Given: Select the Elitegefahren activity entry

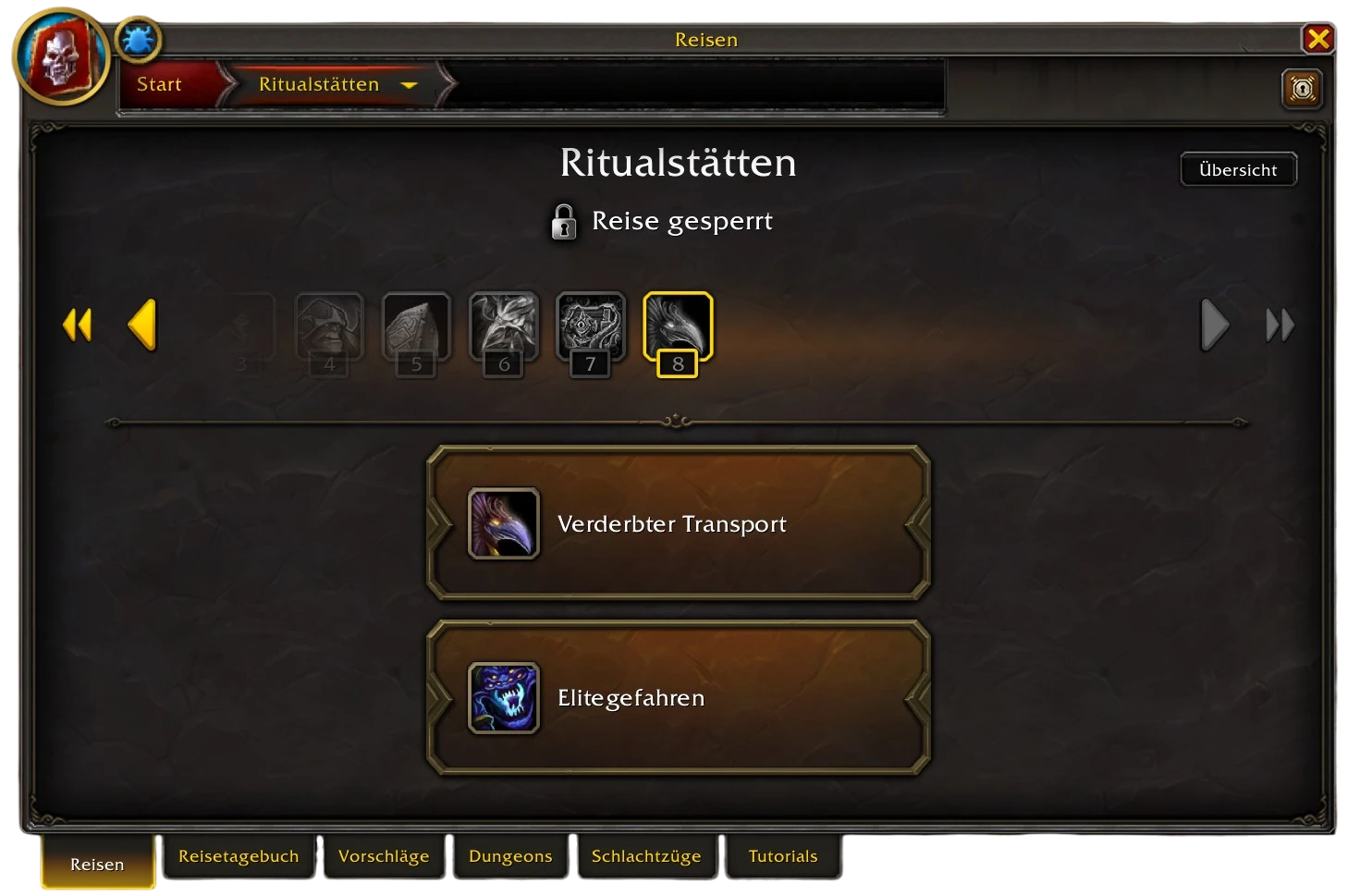Looking at the screenshot, I should pos(678,698).
